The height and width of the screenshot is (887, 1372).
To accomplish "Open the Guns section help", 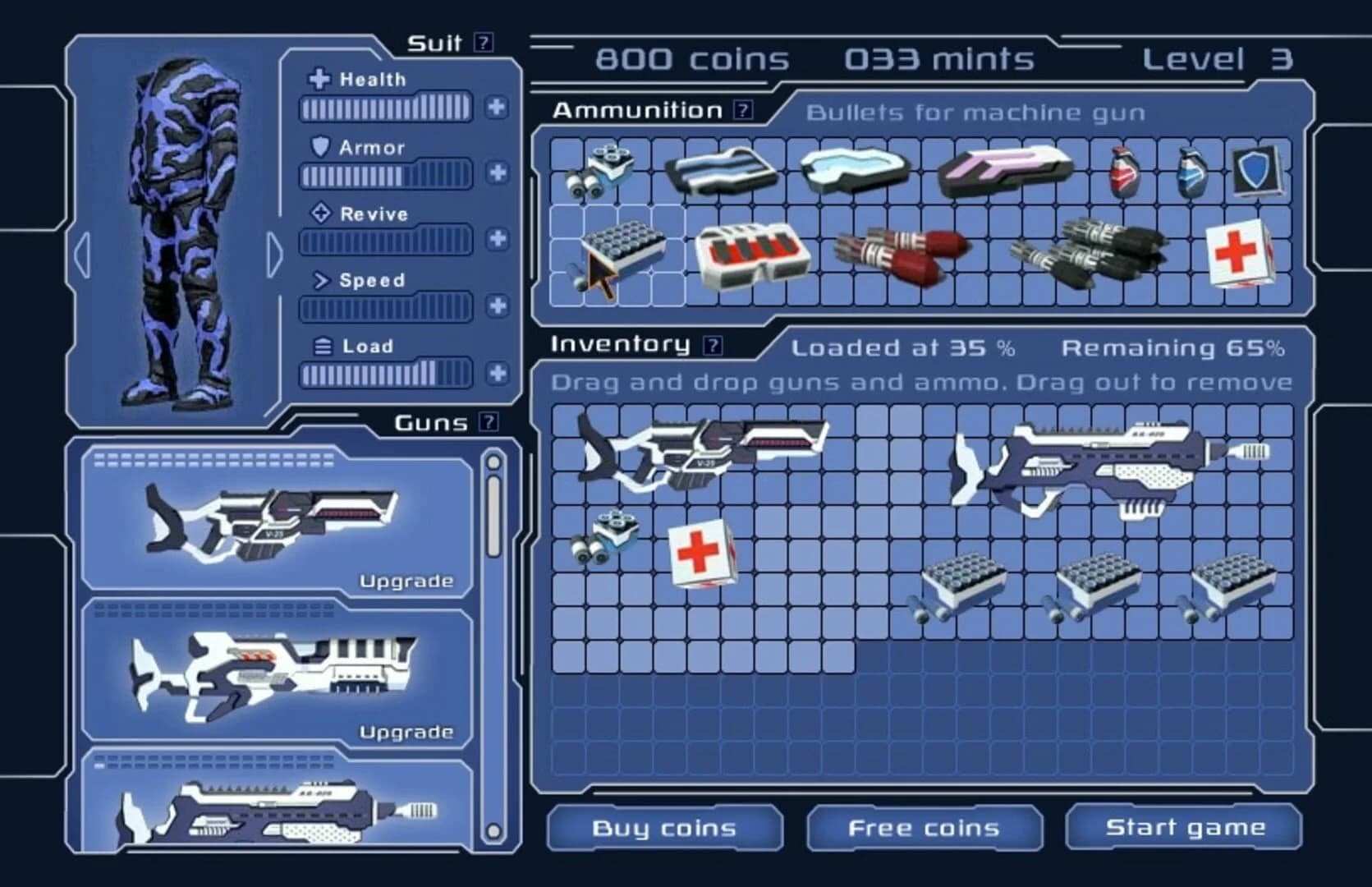I will pos(489,423).
